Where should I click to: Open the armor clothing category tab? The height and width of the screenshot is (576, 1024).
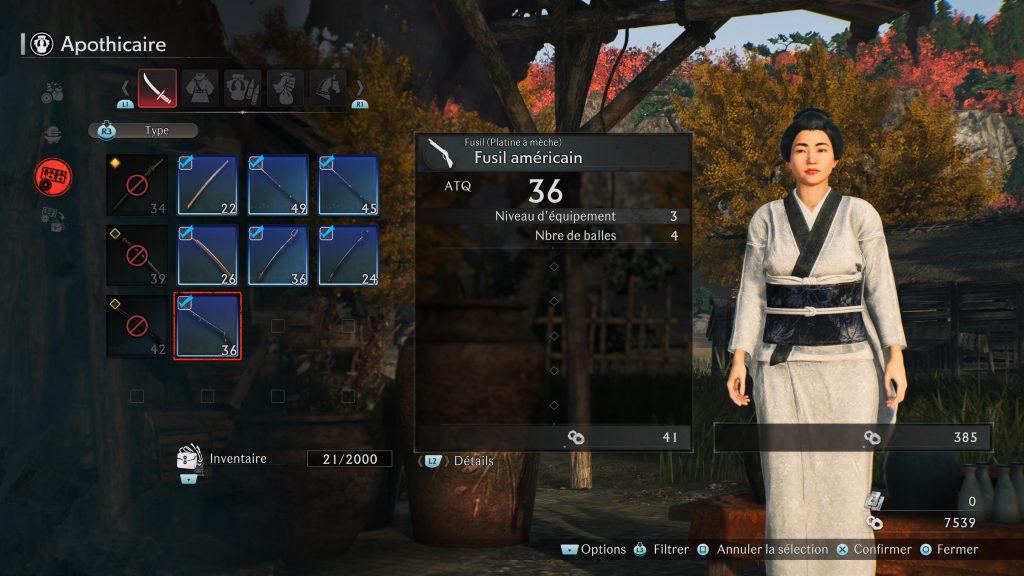[x=200, y=88]
